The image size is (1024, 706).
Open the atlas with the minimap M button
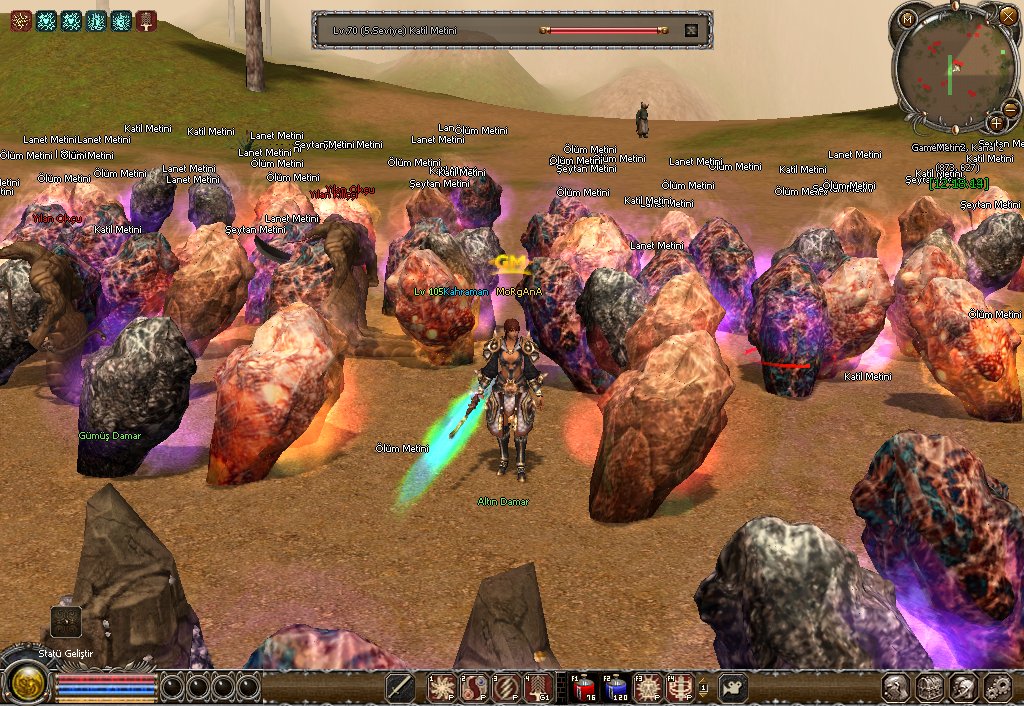pos(907,19)
